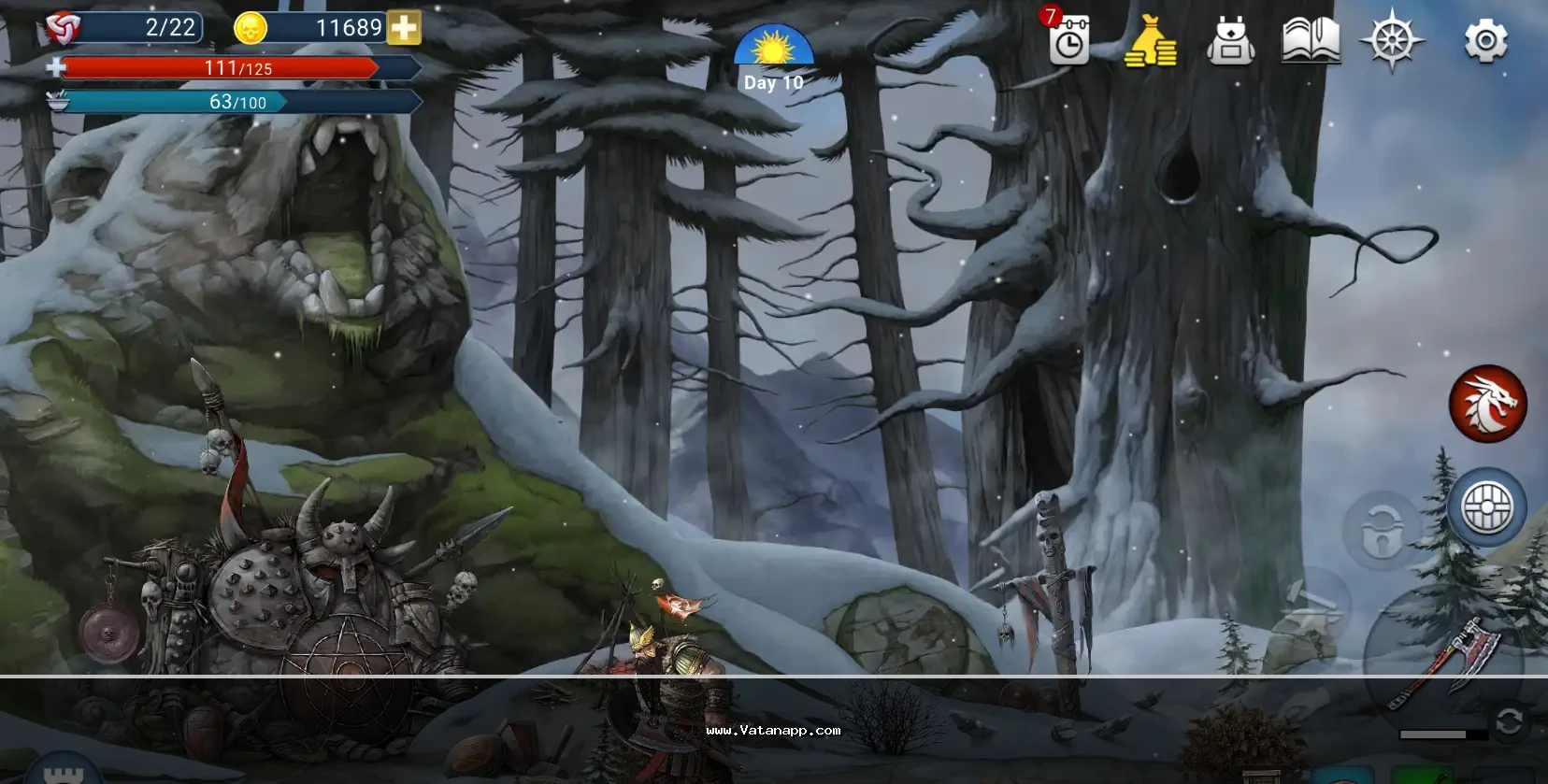This screenshot has height=784, width=1548.
Task: Tap the gold plus button to add coins
Action: [x=404, y=28]
